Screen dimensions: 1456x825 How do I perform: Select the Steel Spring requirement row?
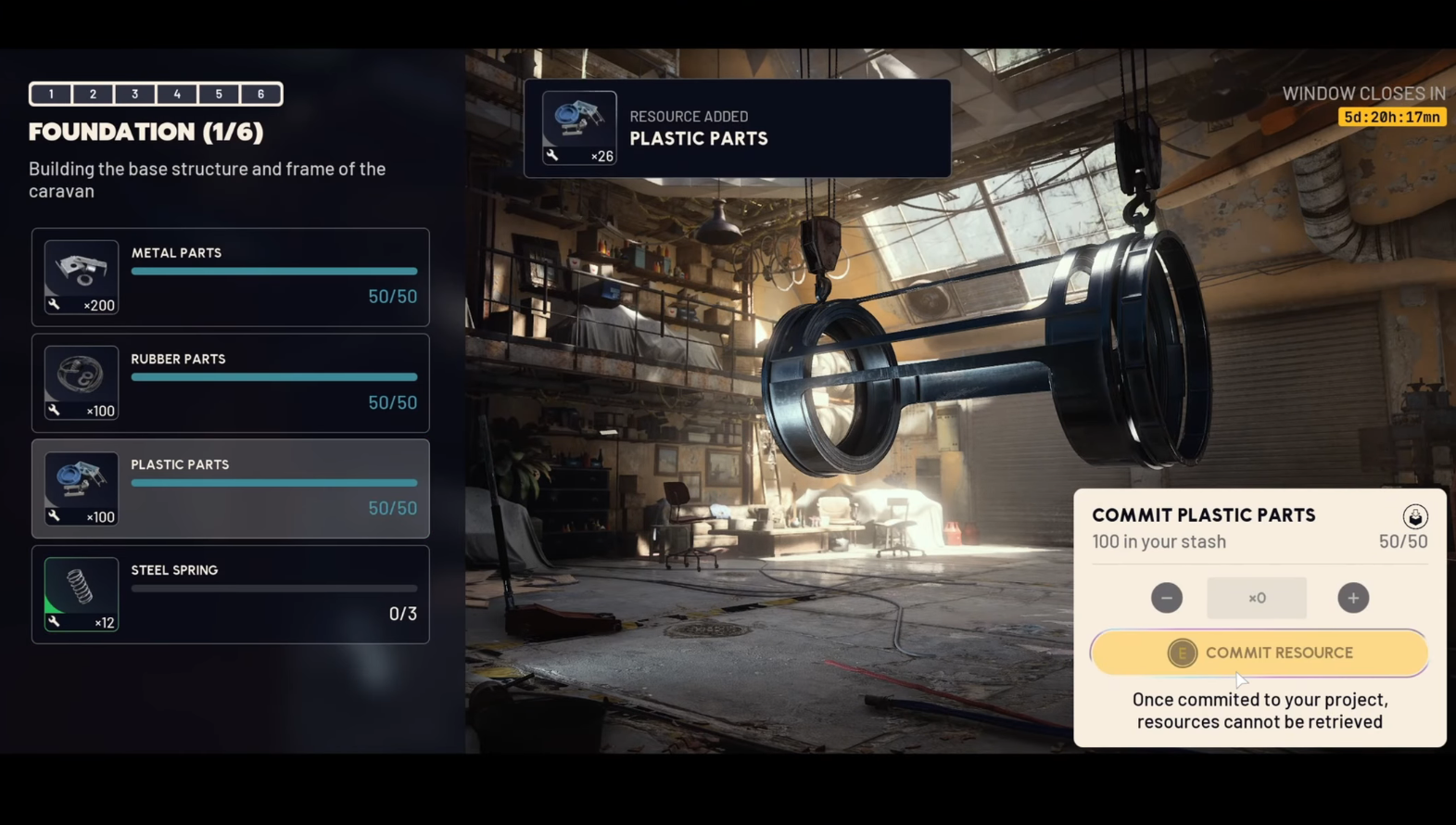point(231,594)
